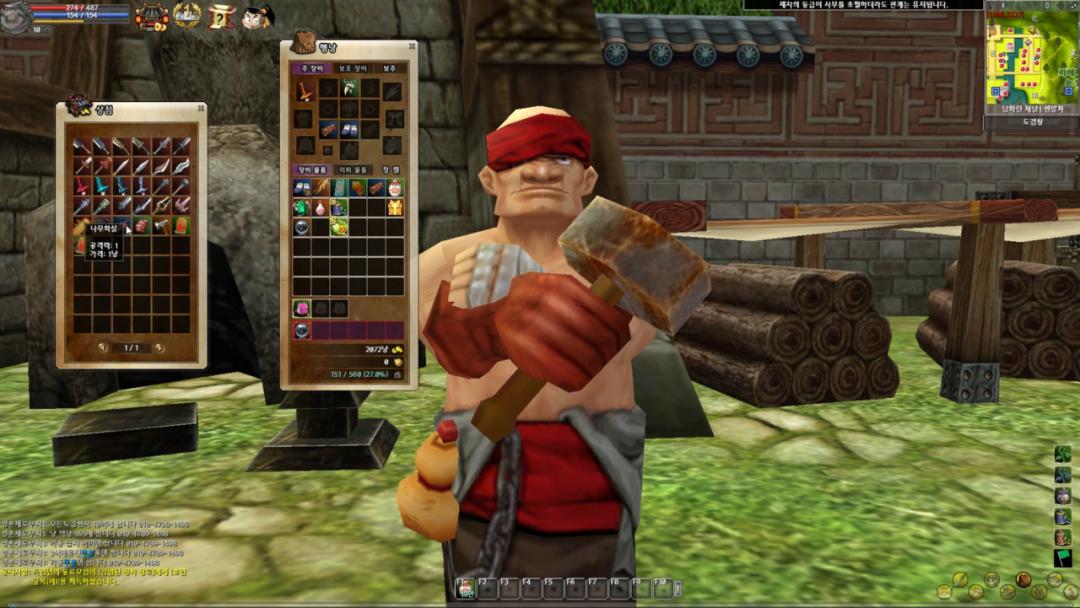Go to the shop's next page
Image resolution: width=1080 pixels, height=608 pixels.
[x=161, y=347]
